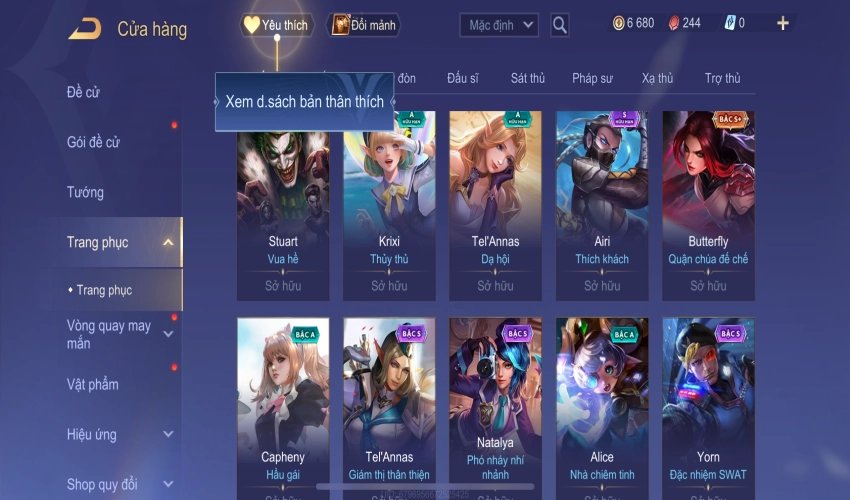Select the Đề cử menu entry
The height and width of the screenshot is (500, 850).
(x=83, y=92)
